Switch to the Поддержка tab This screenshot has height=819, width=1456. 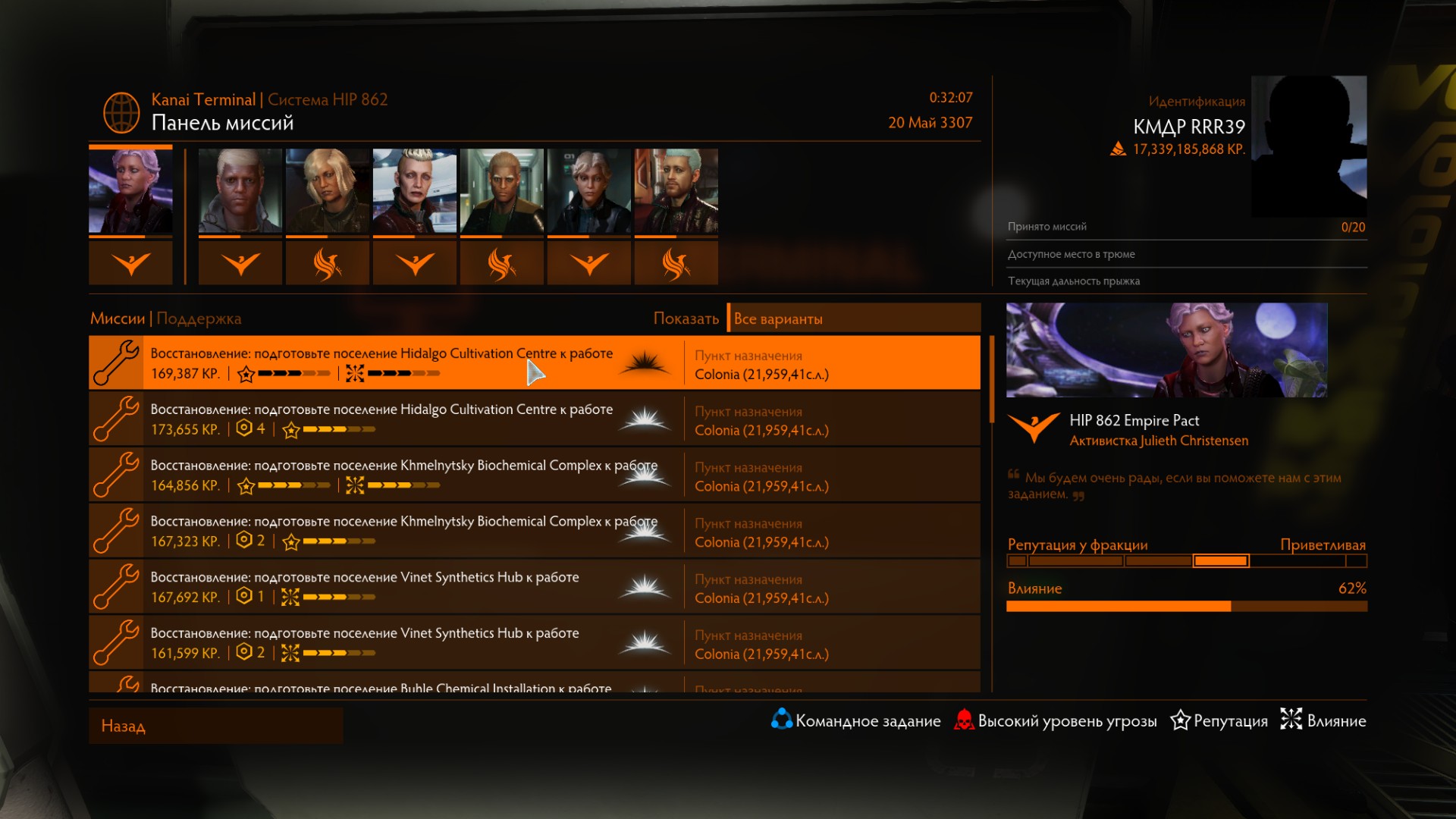[199, 318]
